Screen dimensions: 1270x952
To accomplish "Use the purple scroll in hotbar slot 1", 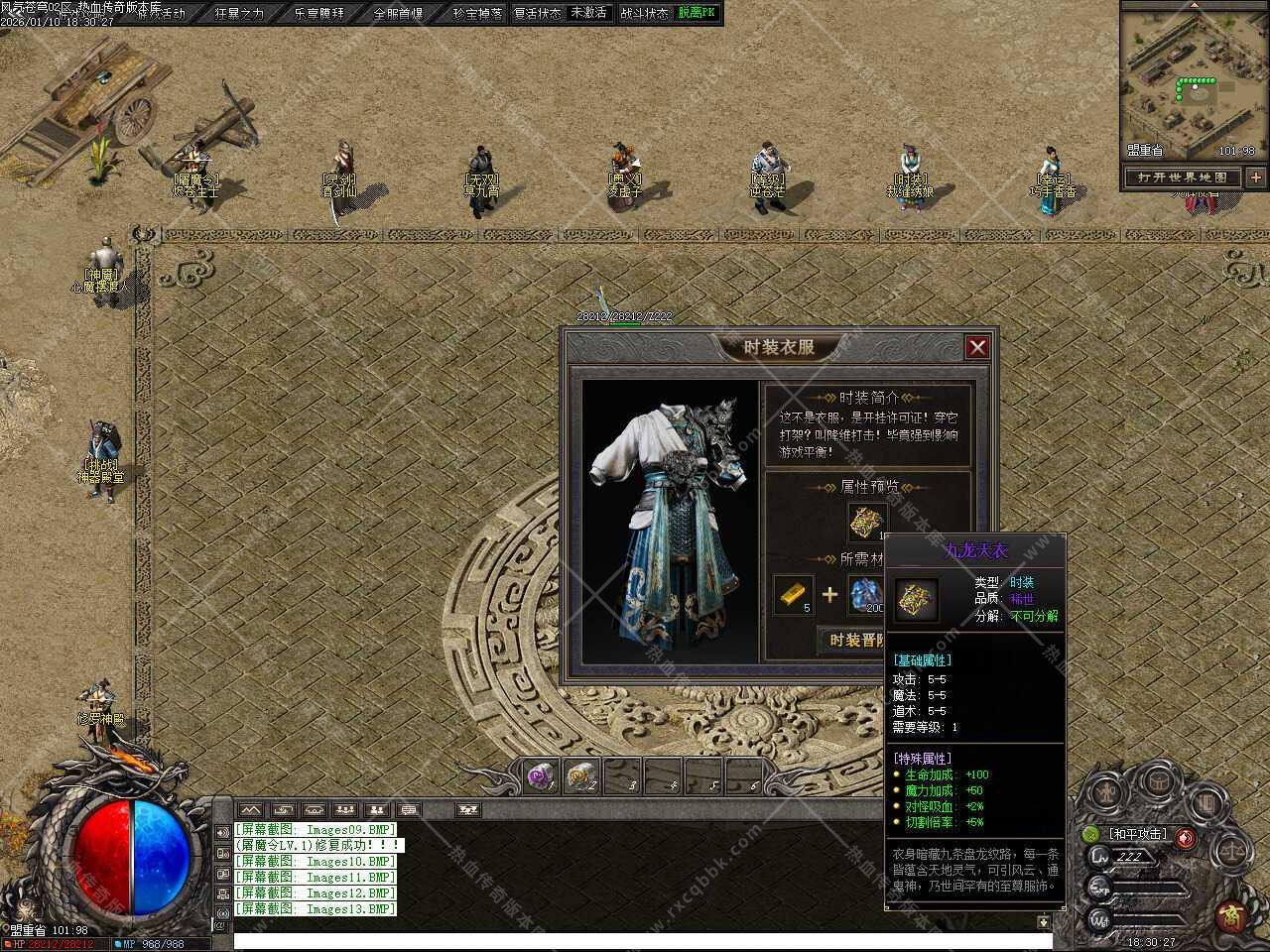I will coord(540,776).
